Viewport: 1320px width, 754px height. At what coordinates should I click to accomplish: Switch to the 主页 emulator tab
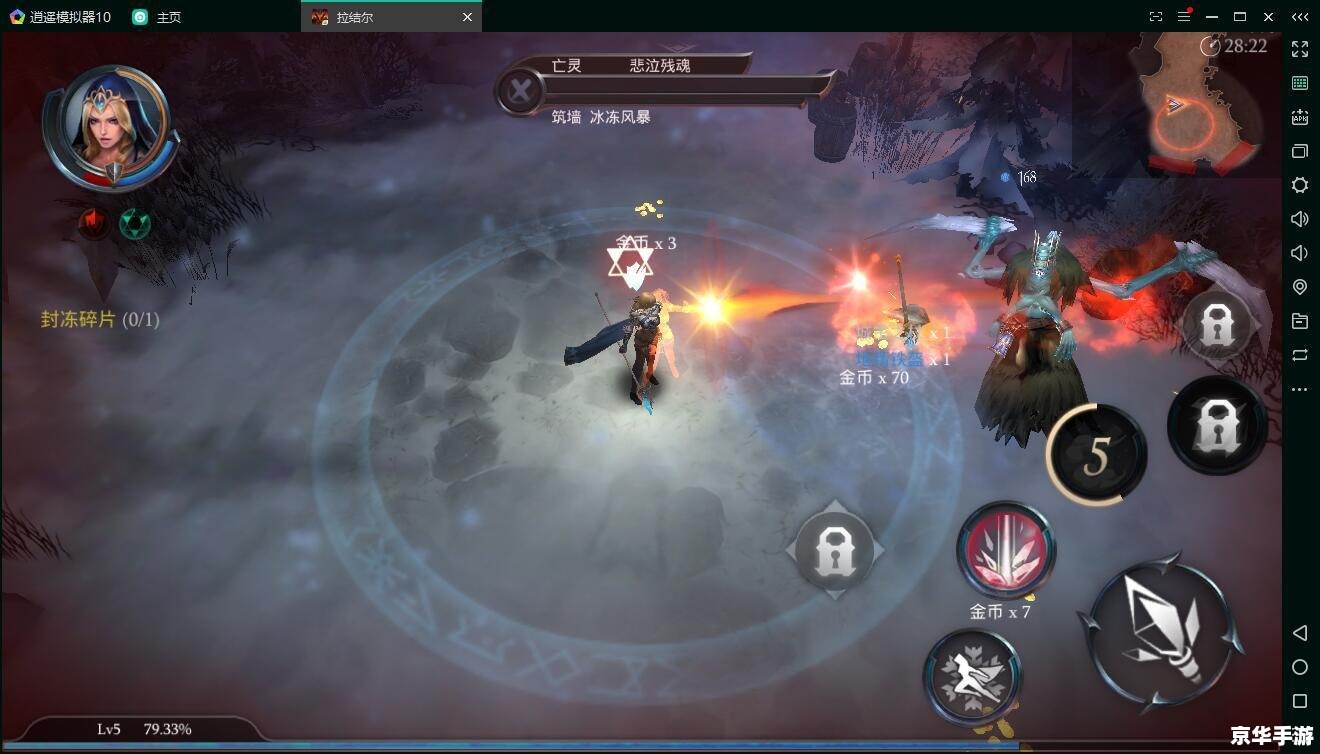159,17
